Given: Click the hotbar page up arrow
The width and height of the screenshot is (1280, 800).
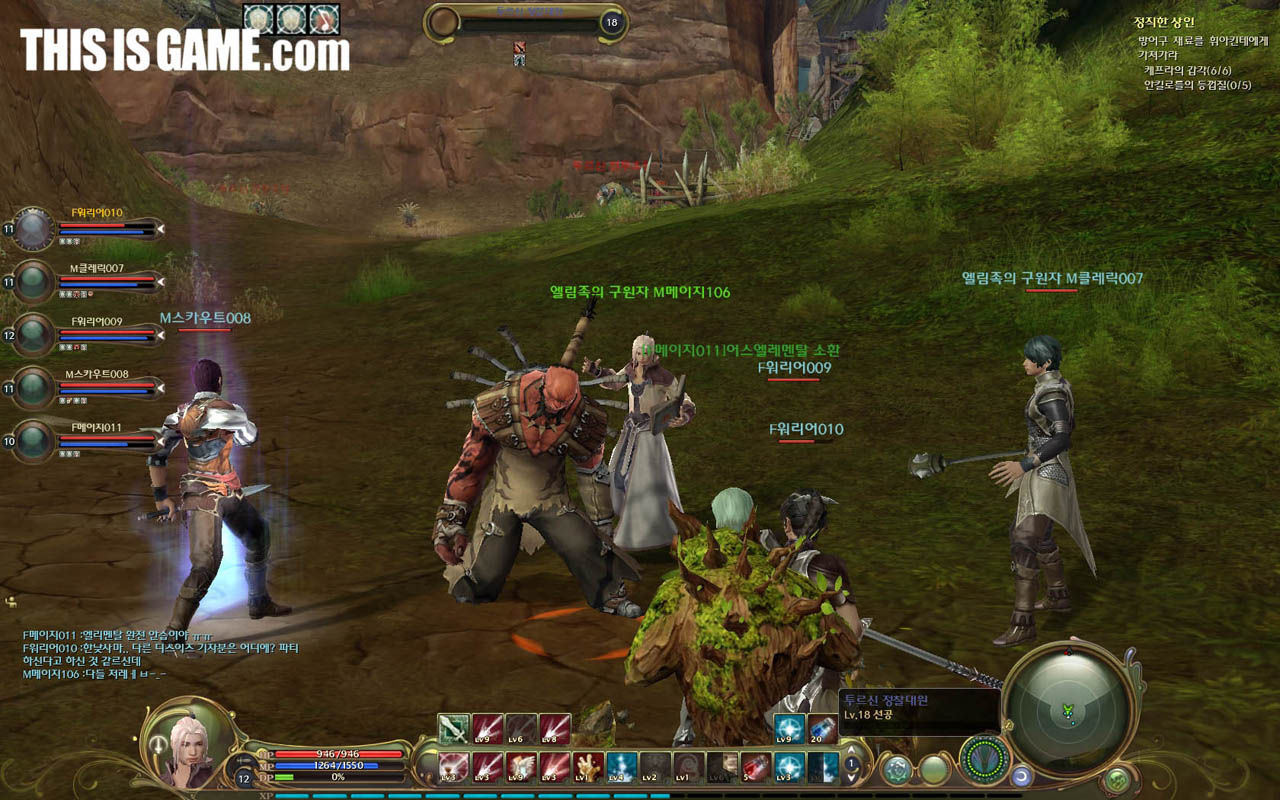Looking at the screenshot, I should pos(853,749).
